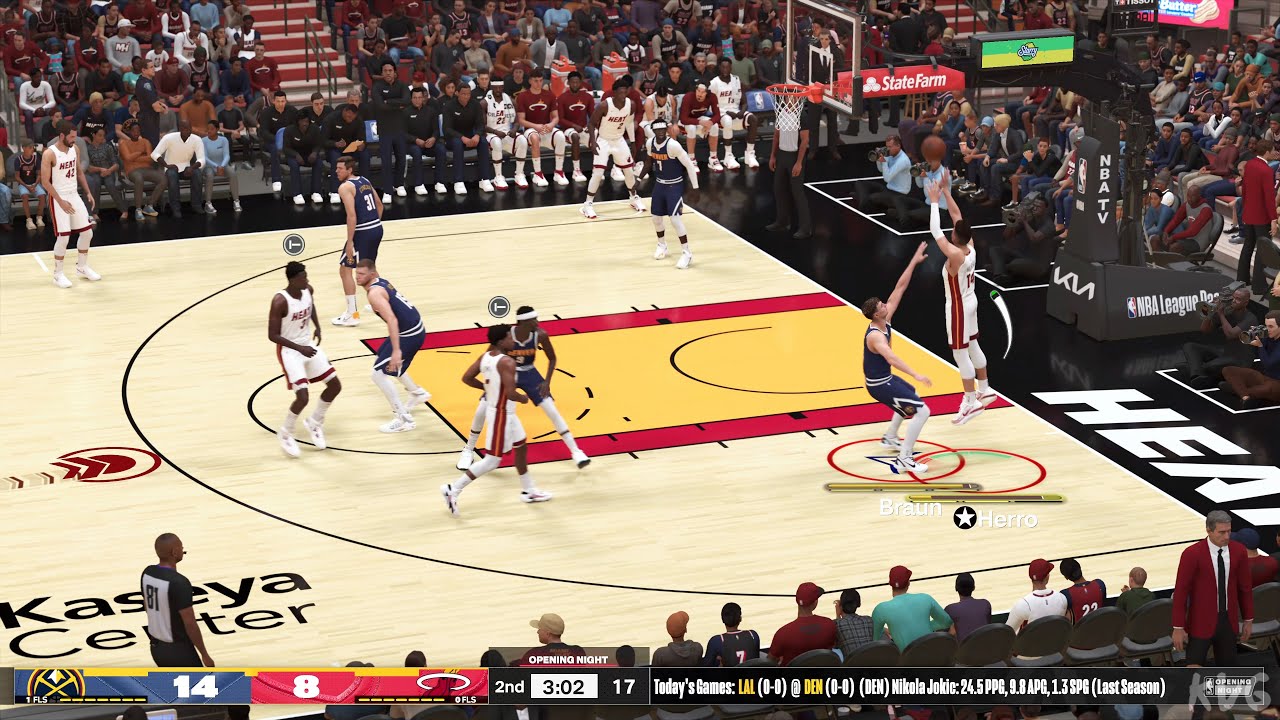
Task: Select the 2nd quarter indicator on the scoreboard
Action: [x=510, y=686]
